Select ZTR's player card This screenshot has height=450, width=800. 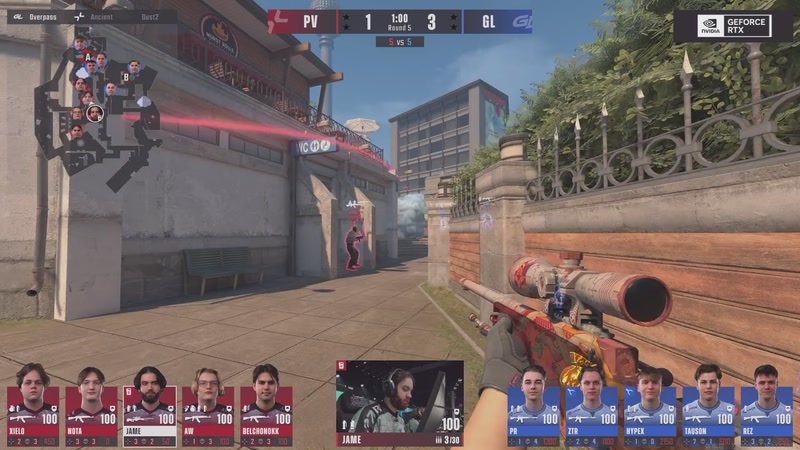(x=591, y=403)
